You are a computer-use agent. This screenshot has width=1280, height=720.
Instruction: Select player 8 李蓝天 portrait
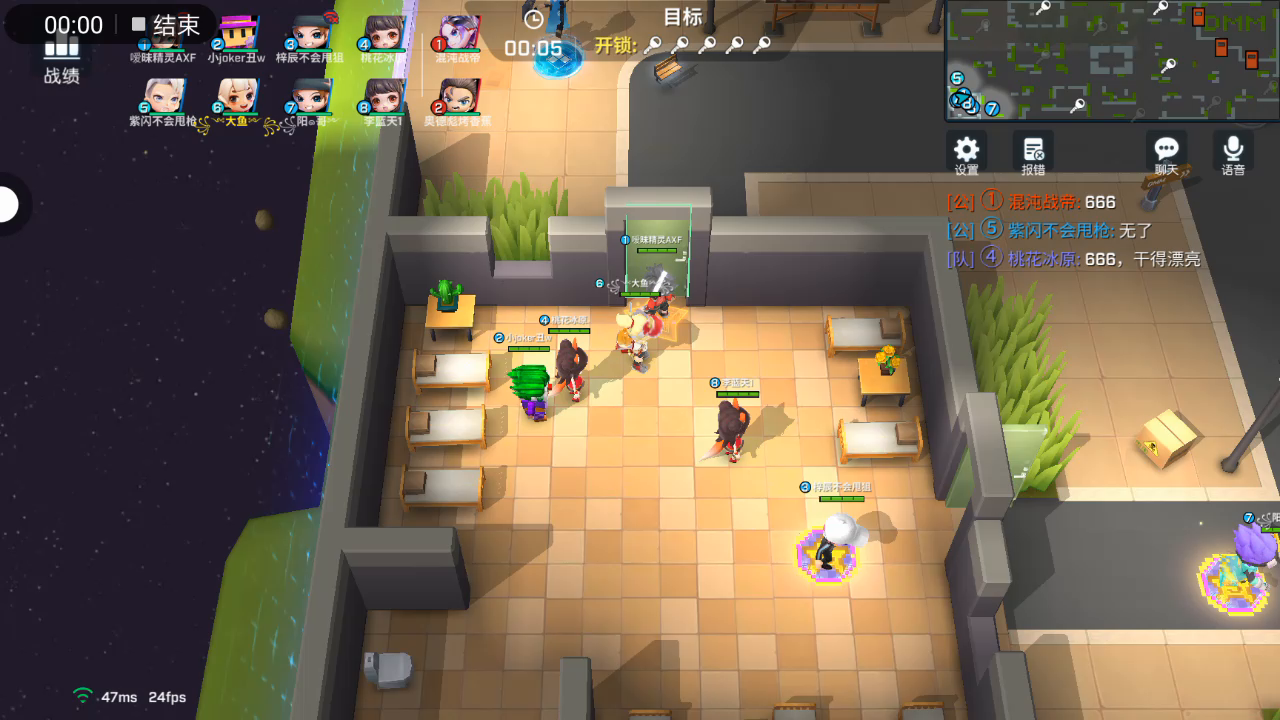point(384,97)
